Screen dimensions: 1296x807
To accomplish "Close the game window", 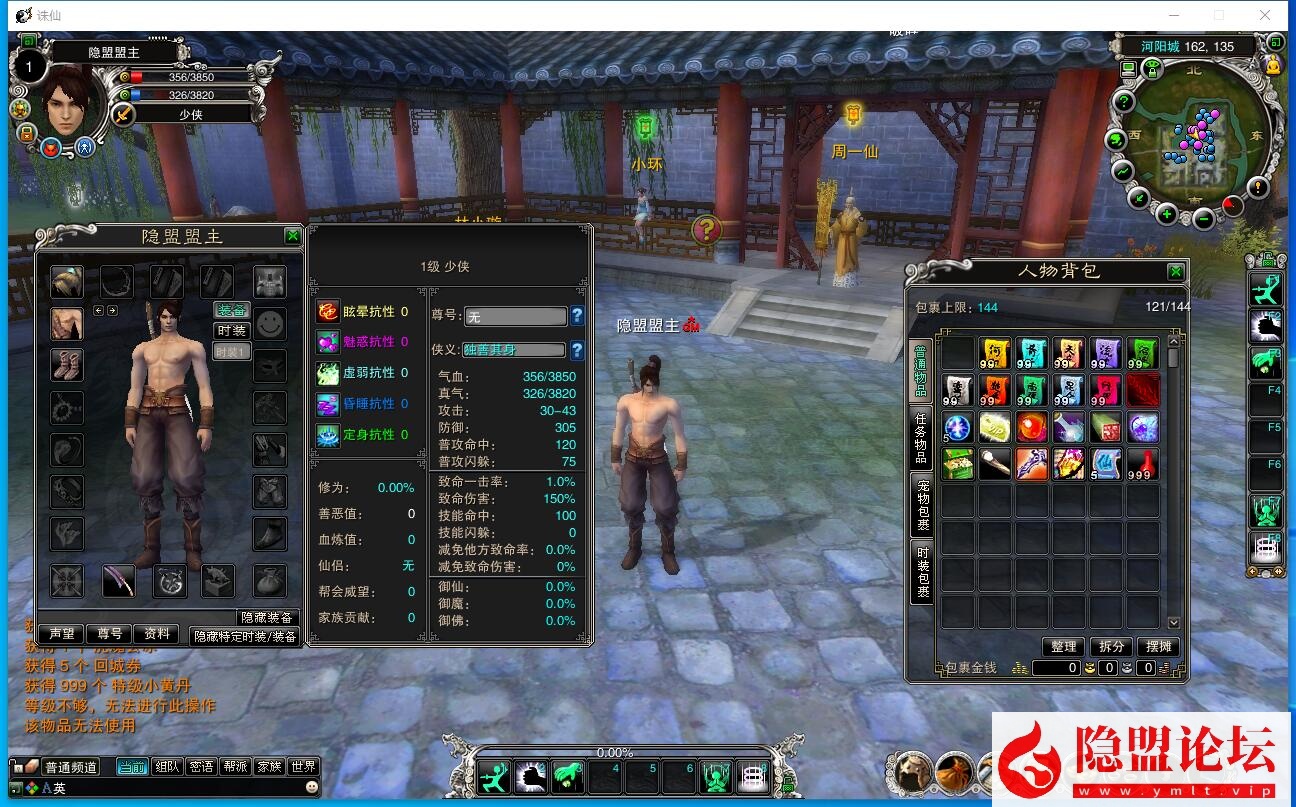I will pyautogui.click(x=1265, y=15).
